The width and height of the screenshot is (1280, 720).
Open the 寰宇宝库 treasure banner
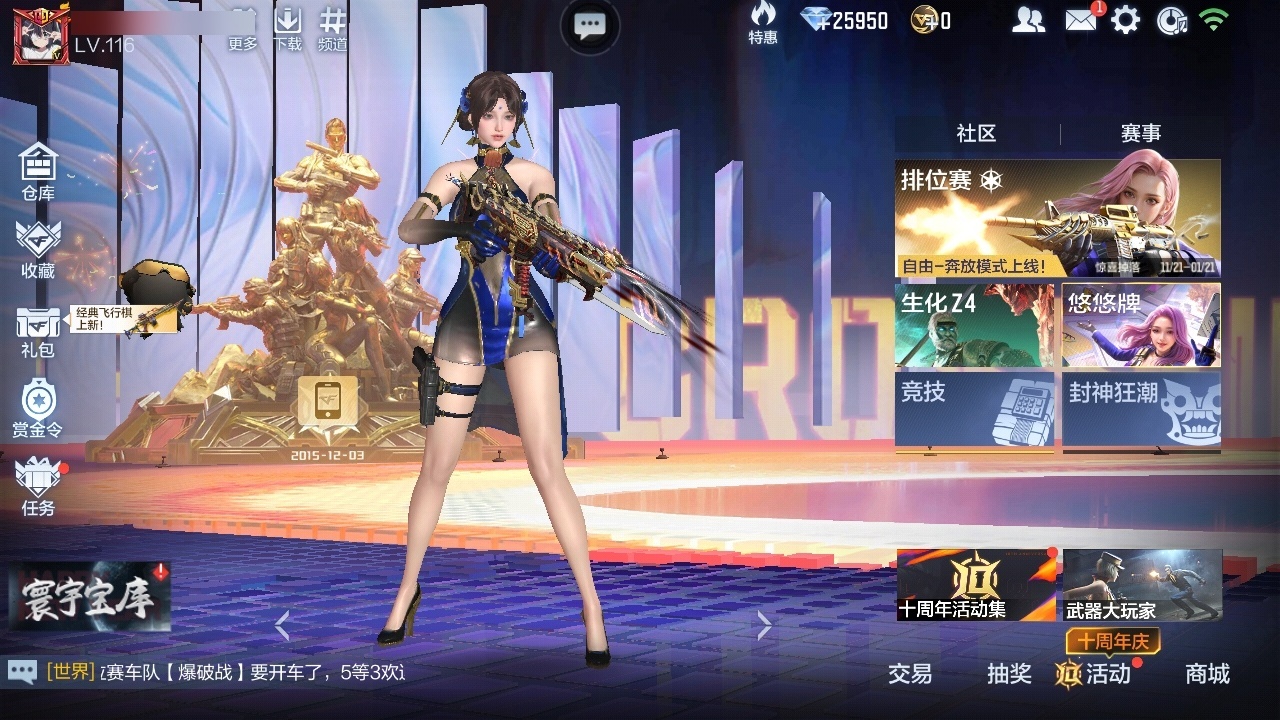(x=90, y=599)
